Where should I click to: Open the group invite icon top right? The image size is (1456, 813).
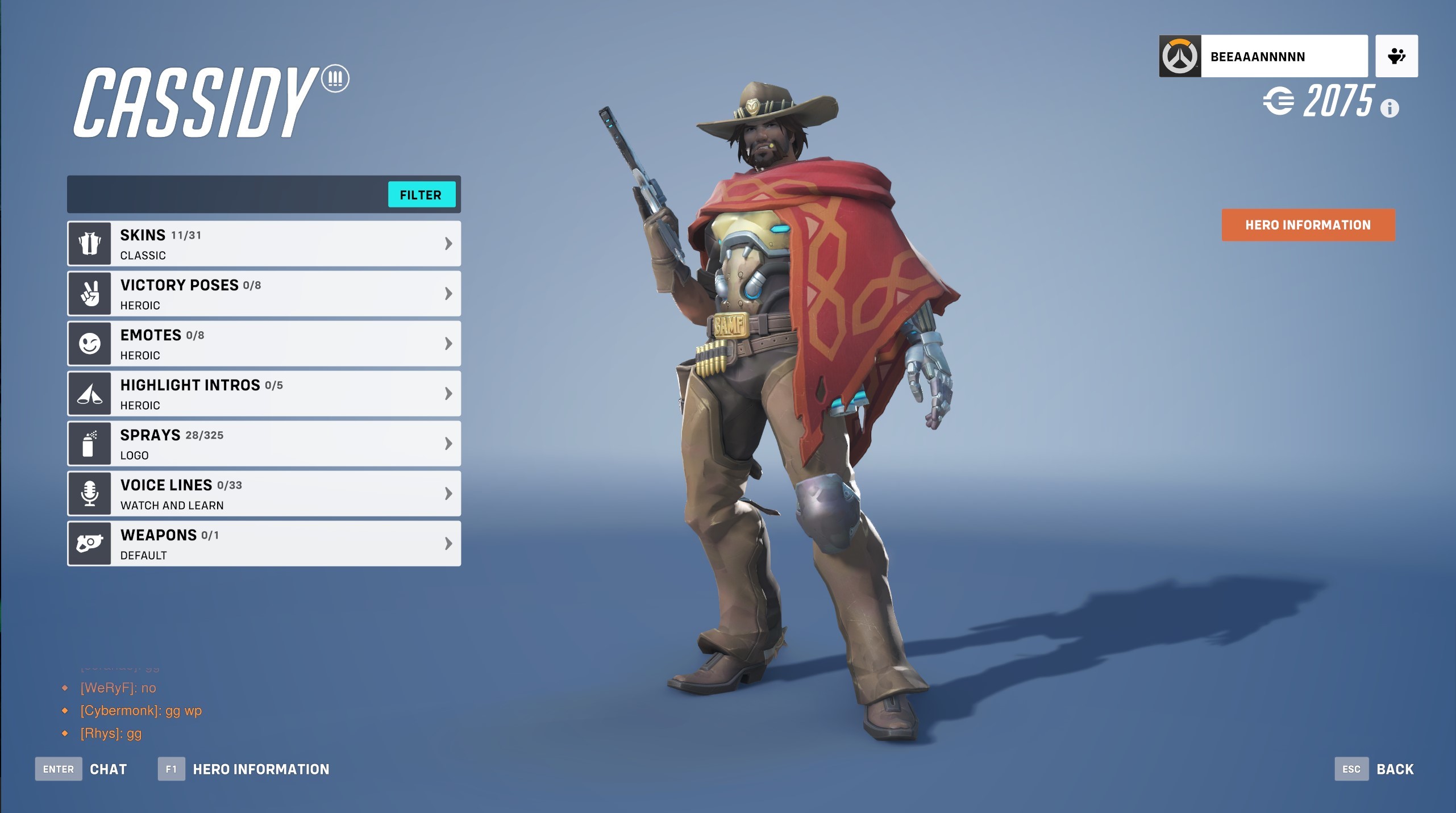tap(1396, 56)
